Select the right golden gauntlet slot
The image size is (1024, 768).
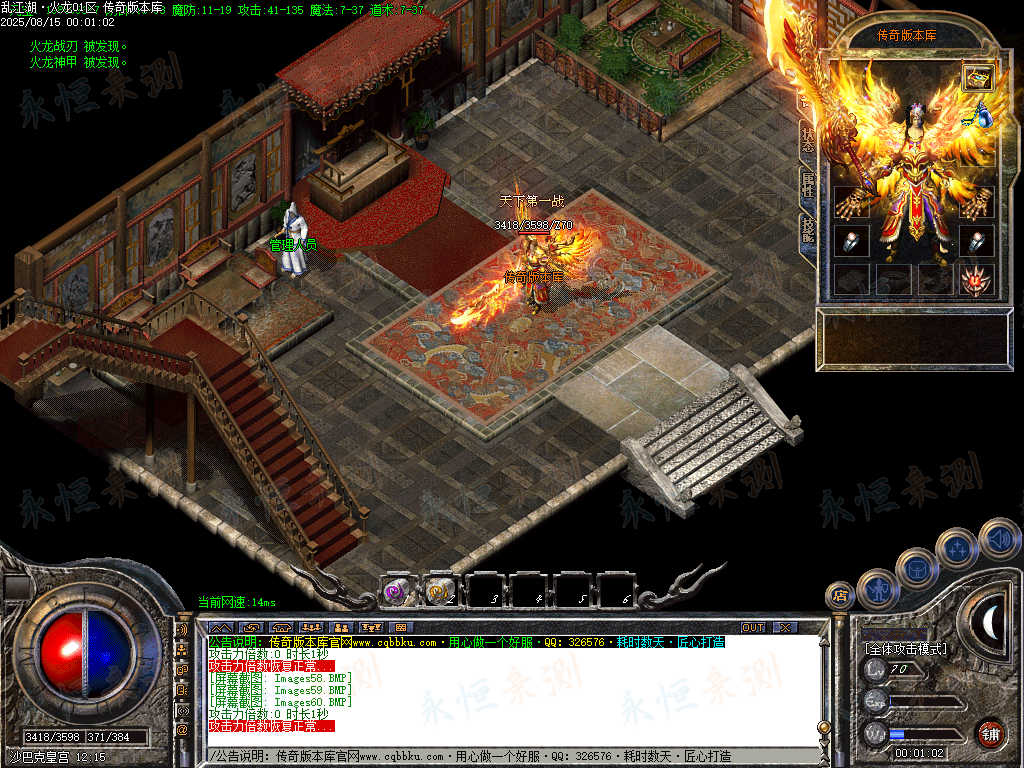pos(976,202)
